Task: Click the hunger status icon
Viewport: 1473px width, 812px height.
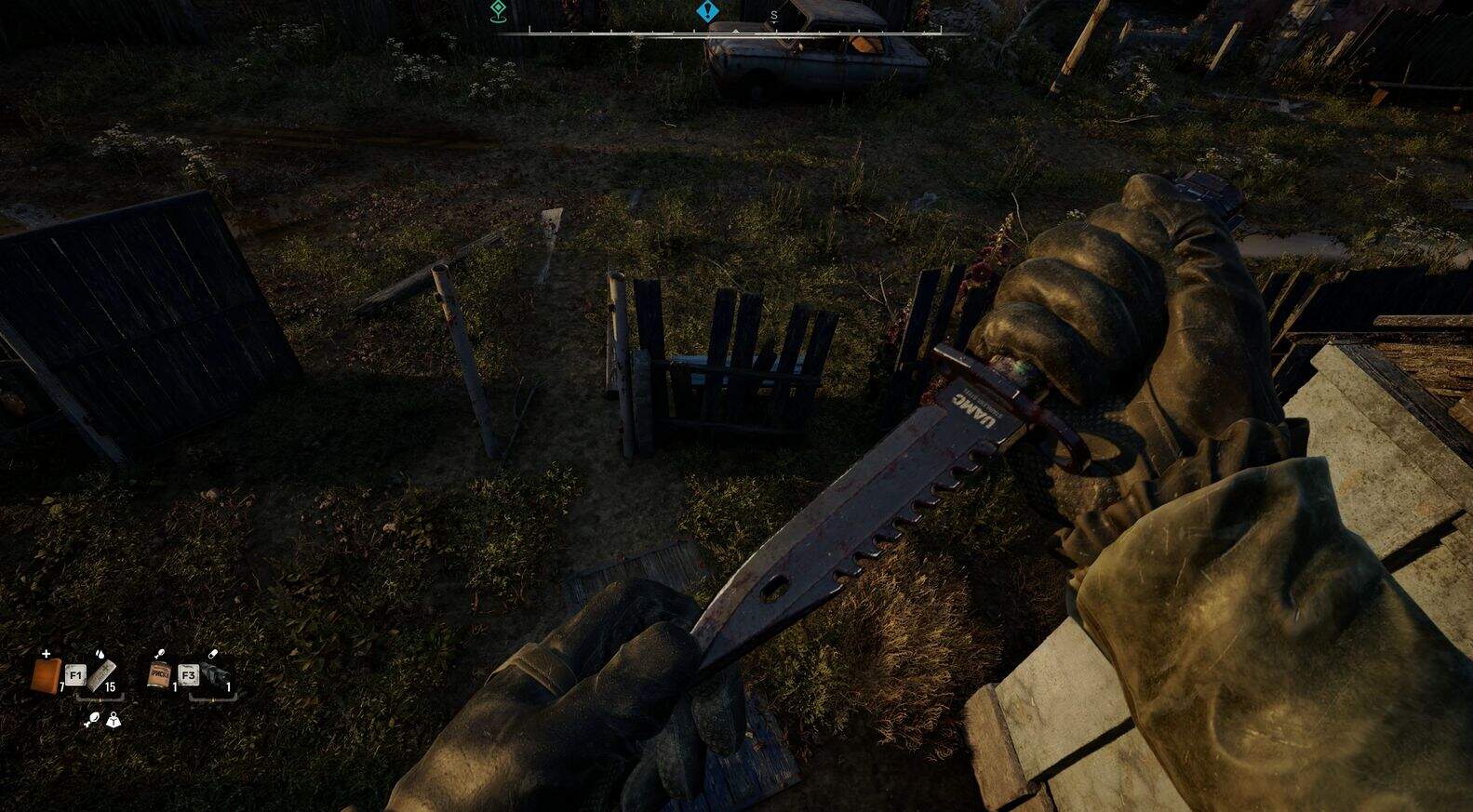Action: 92,719
